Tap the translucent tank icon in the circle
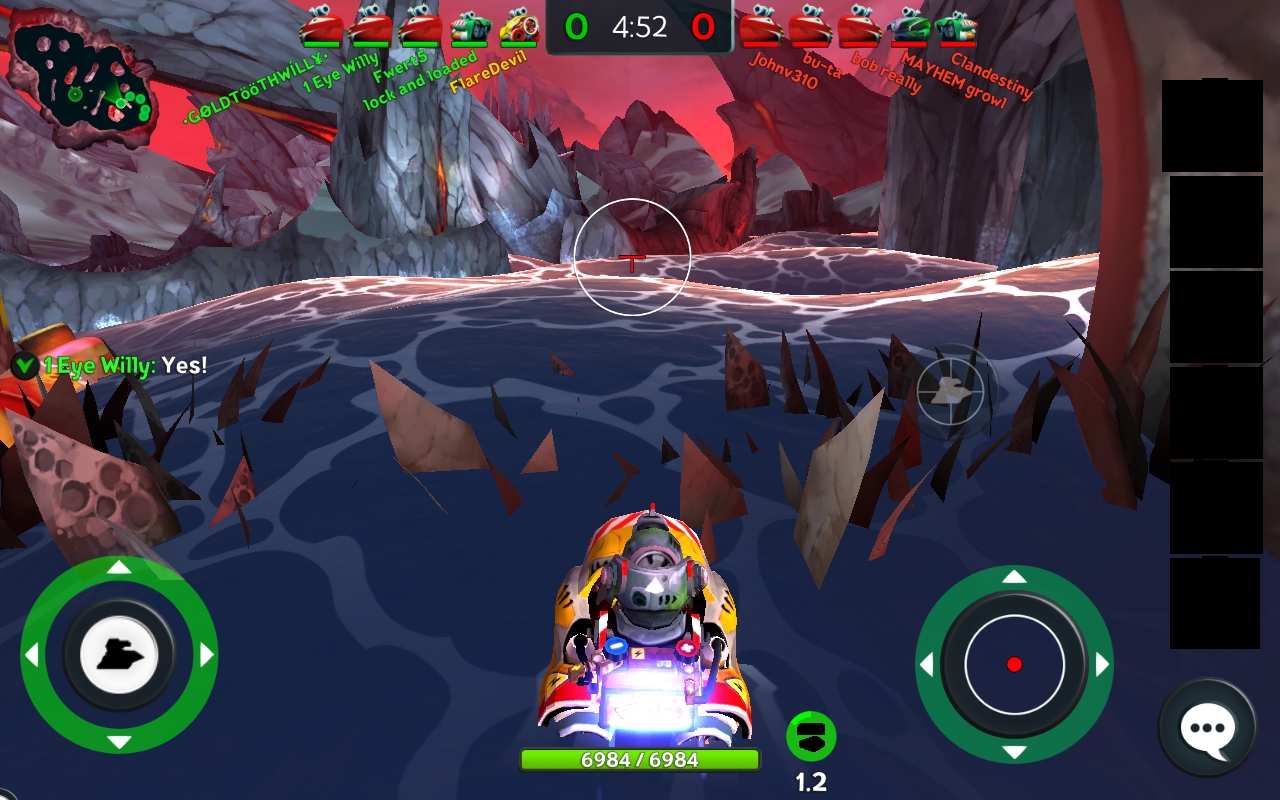 click(x=950, y=391)
